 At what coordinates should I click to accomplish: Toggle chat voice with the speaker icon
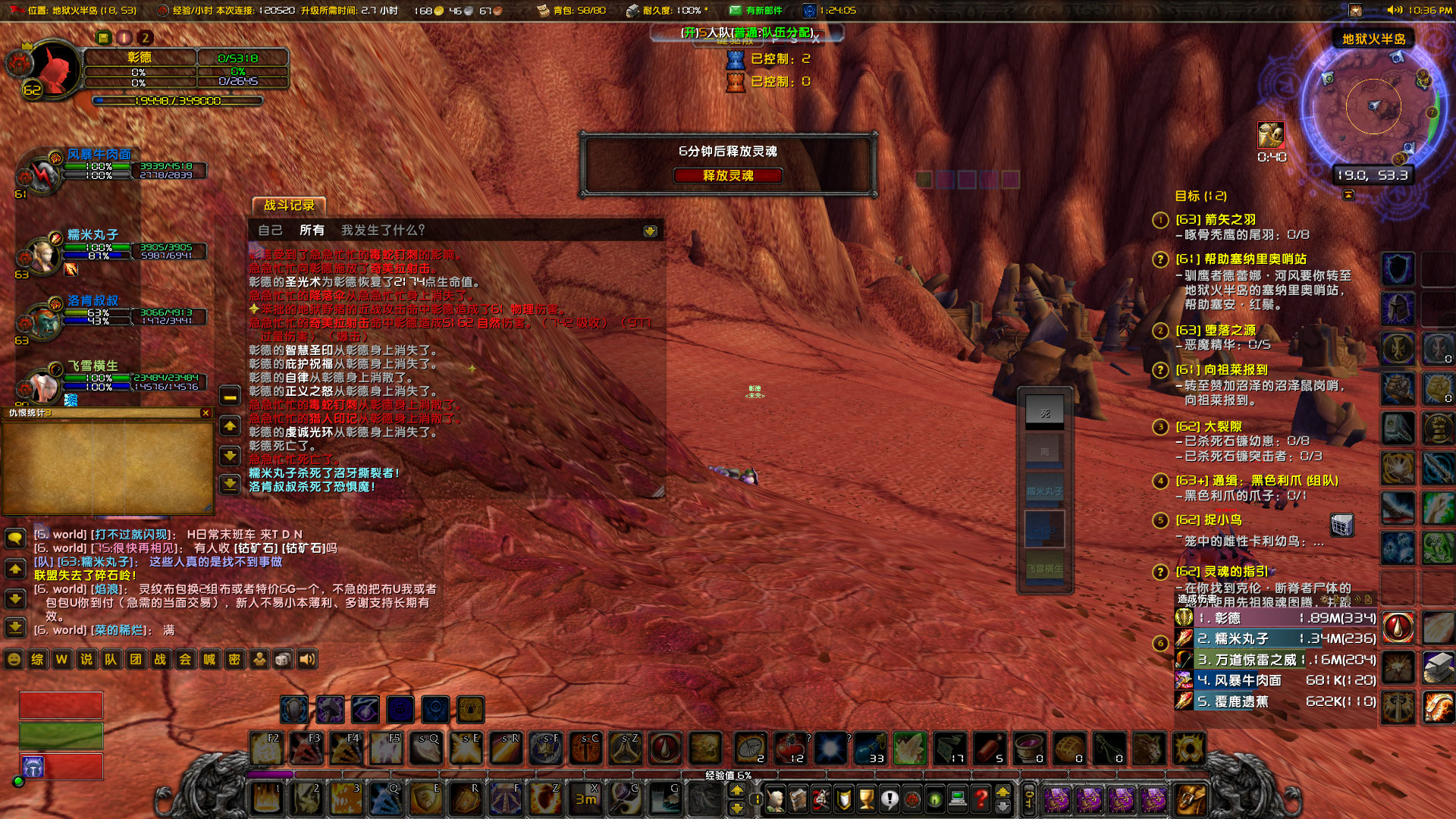click(307, 660)
